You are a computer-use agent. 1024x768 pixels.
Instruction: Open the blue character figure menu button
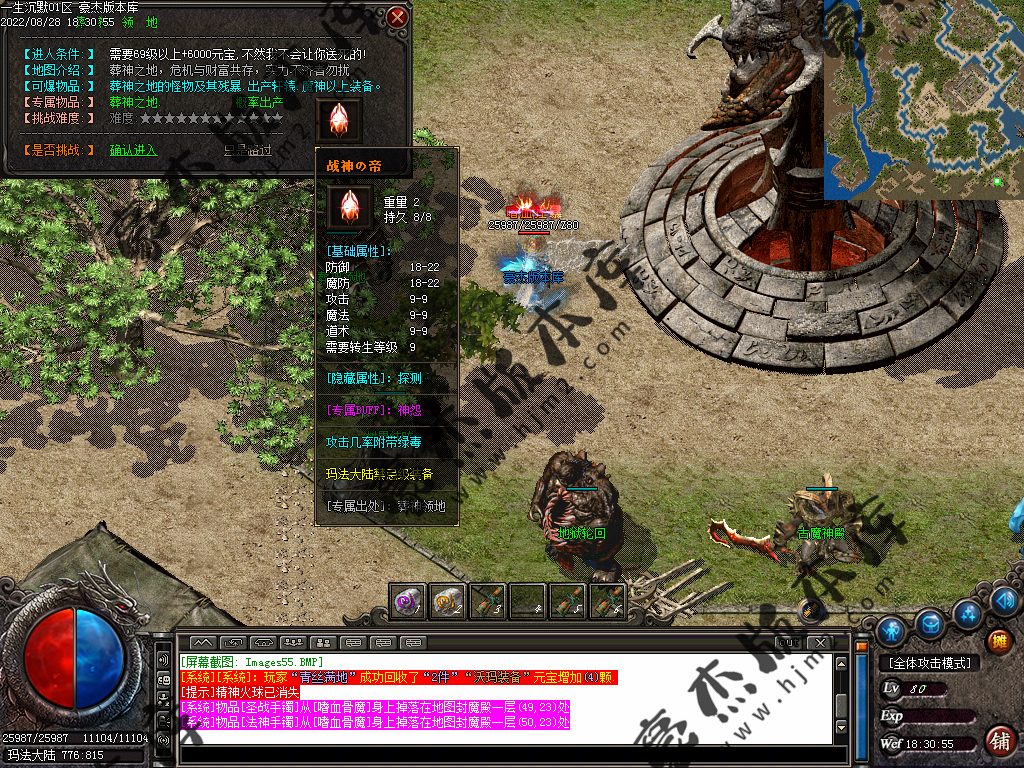pyautogui.click(x=891, y=630)
